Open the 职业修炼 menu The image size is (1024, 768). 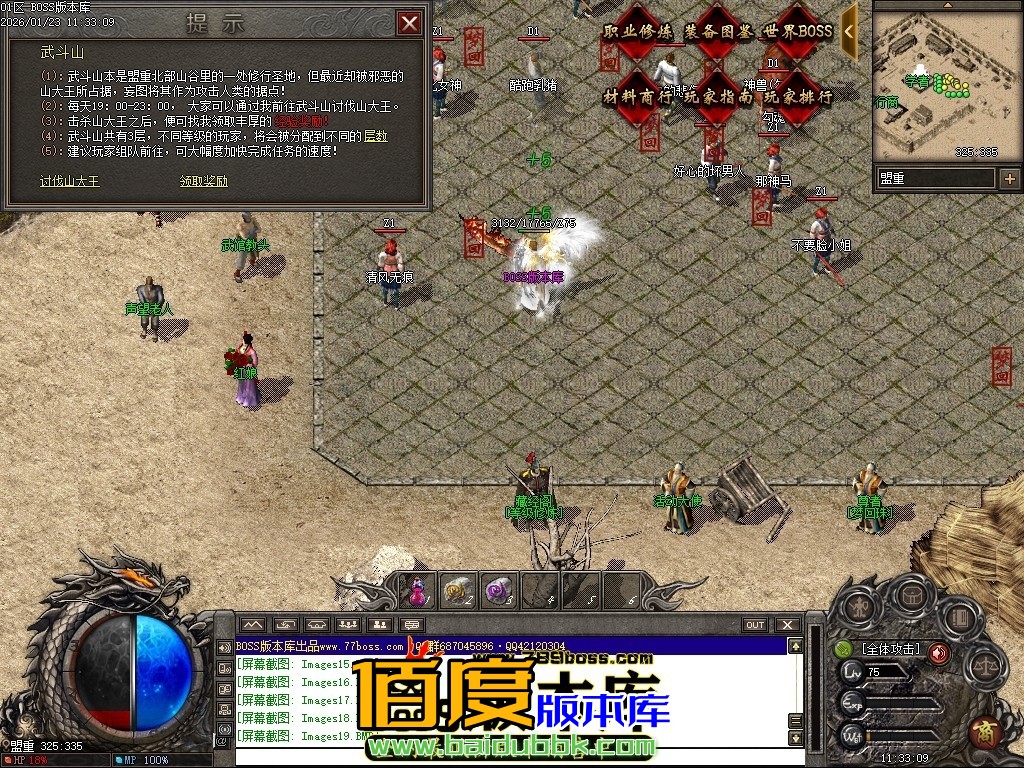pyautogui.click(x=638, y=32)
